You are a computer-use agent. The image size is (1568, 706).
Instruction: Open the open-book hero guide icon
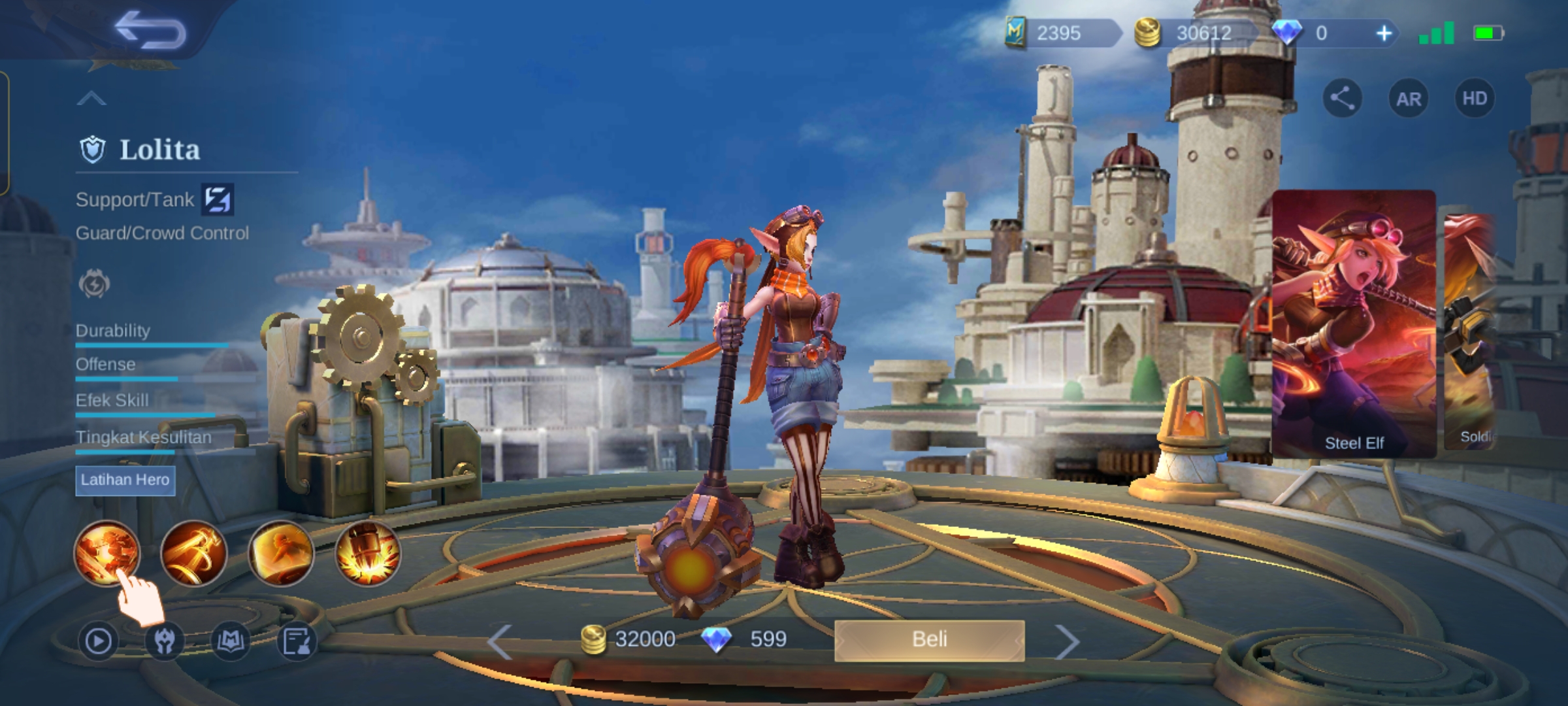point(231,641)
